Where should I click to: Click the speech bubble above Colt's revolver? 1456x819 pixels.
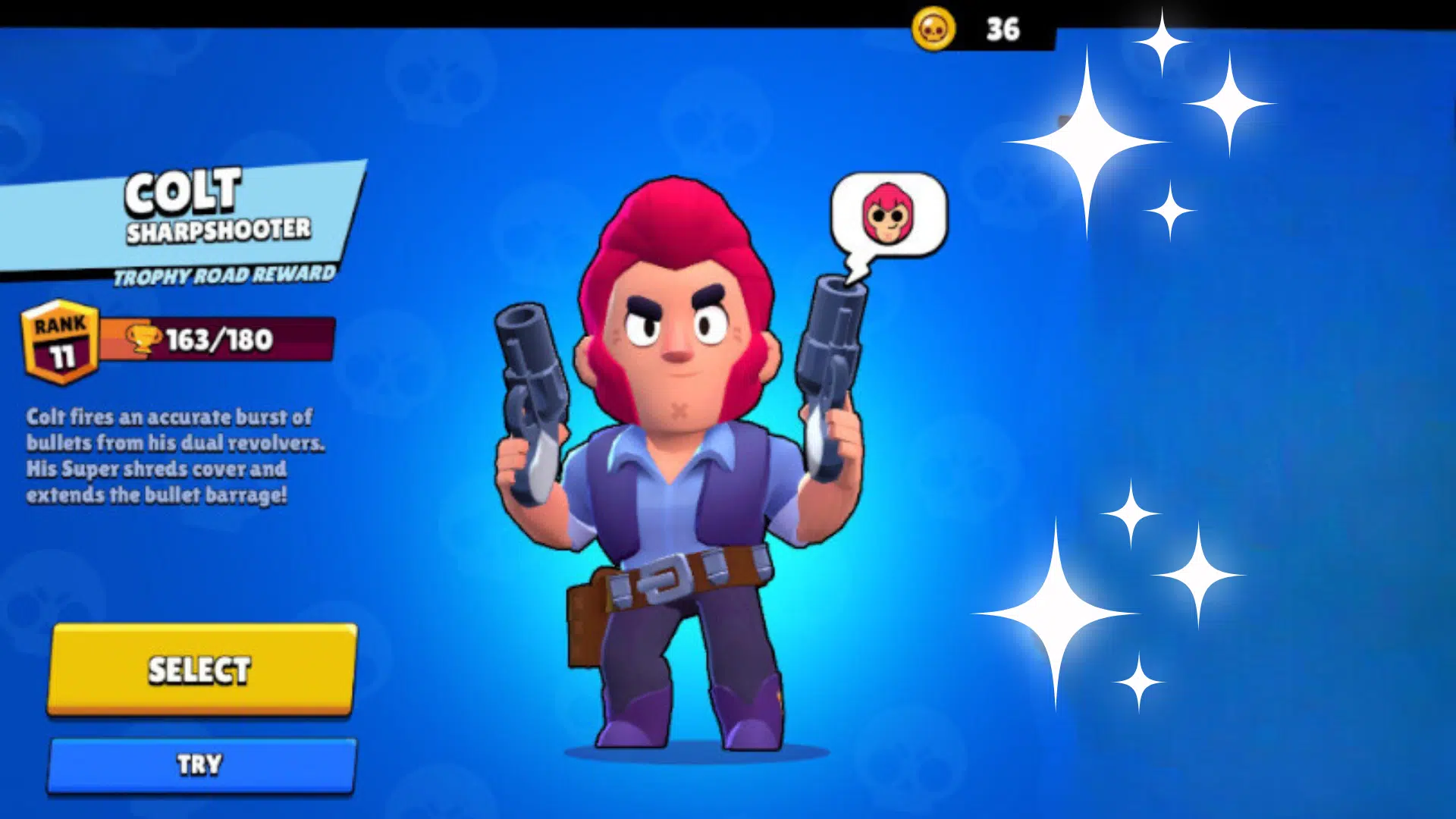point(889,220)
